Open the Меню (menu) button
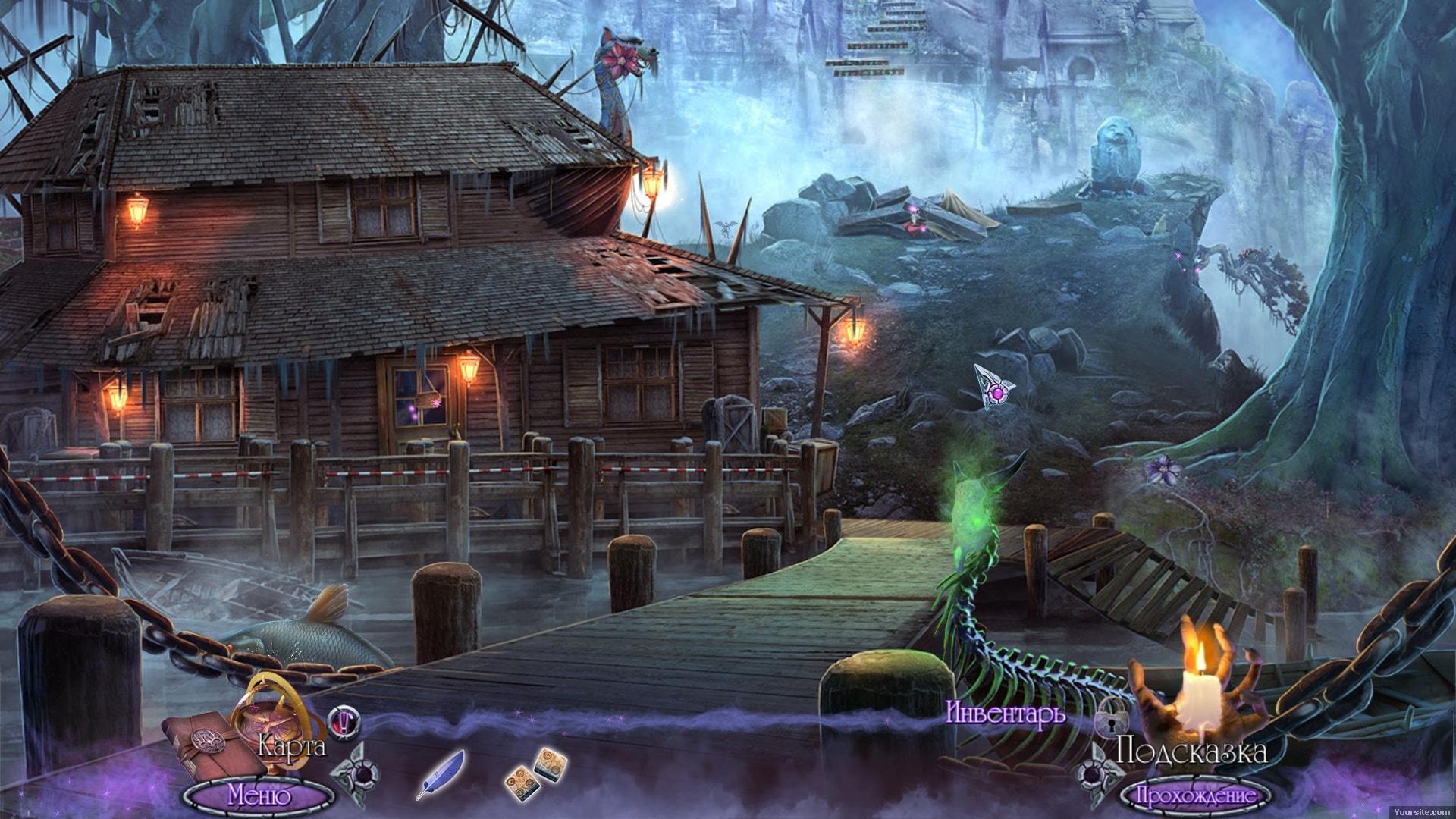This screenshot has height=819, width=1456. [259, 795]
